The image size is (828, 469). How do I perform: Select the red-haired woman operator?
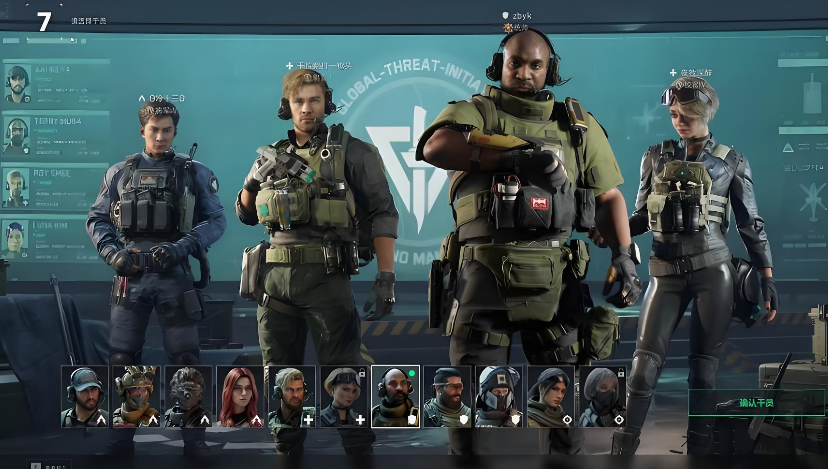(x=240, y=396)
